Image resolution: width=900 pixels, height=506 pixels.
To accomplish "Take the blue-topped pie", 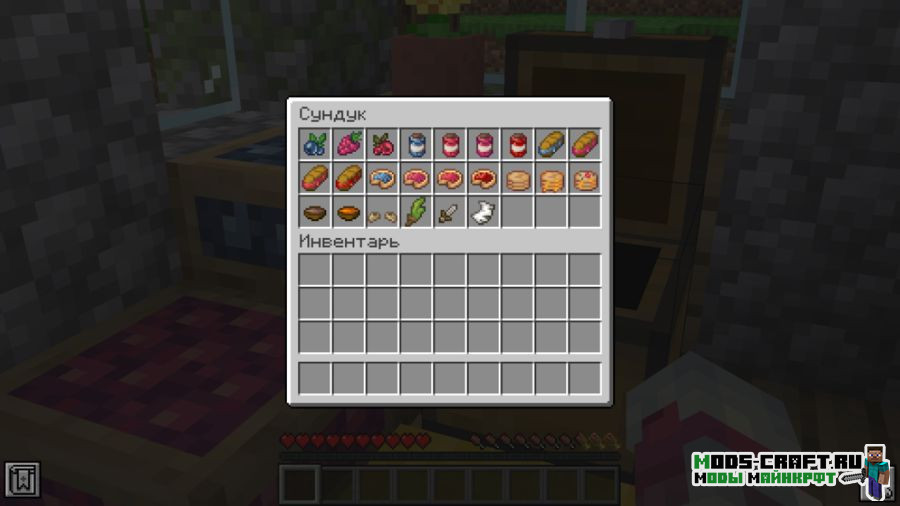I will (x=383, y=178).
